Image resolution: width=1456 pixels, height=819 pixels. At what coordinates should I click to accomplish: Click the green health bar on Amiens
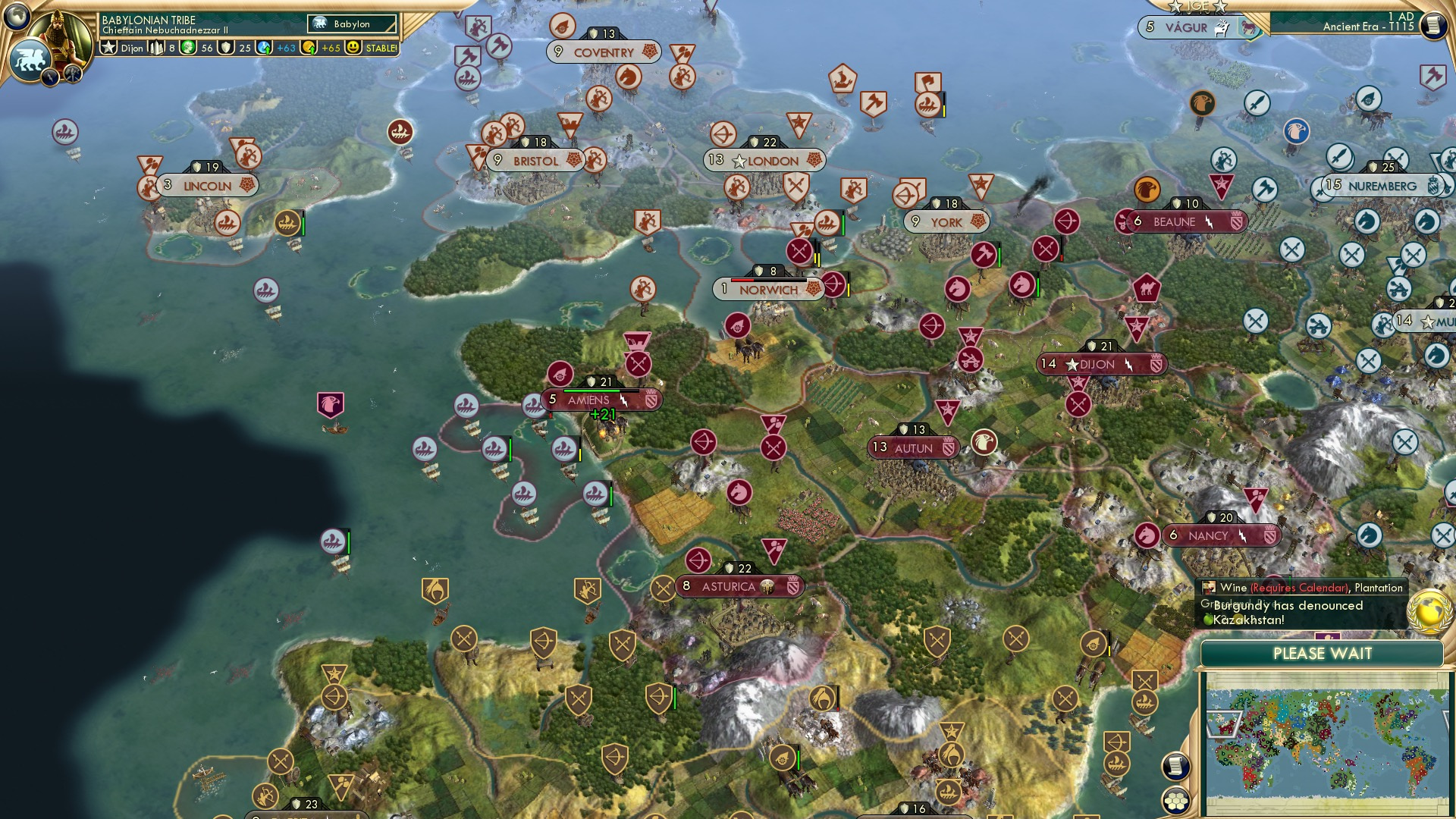pyautogui.click(x=591, y=391)
